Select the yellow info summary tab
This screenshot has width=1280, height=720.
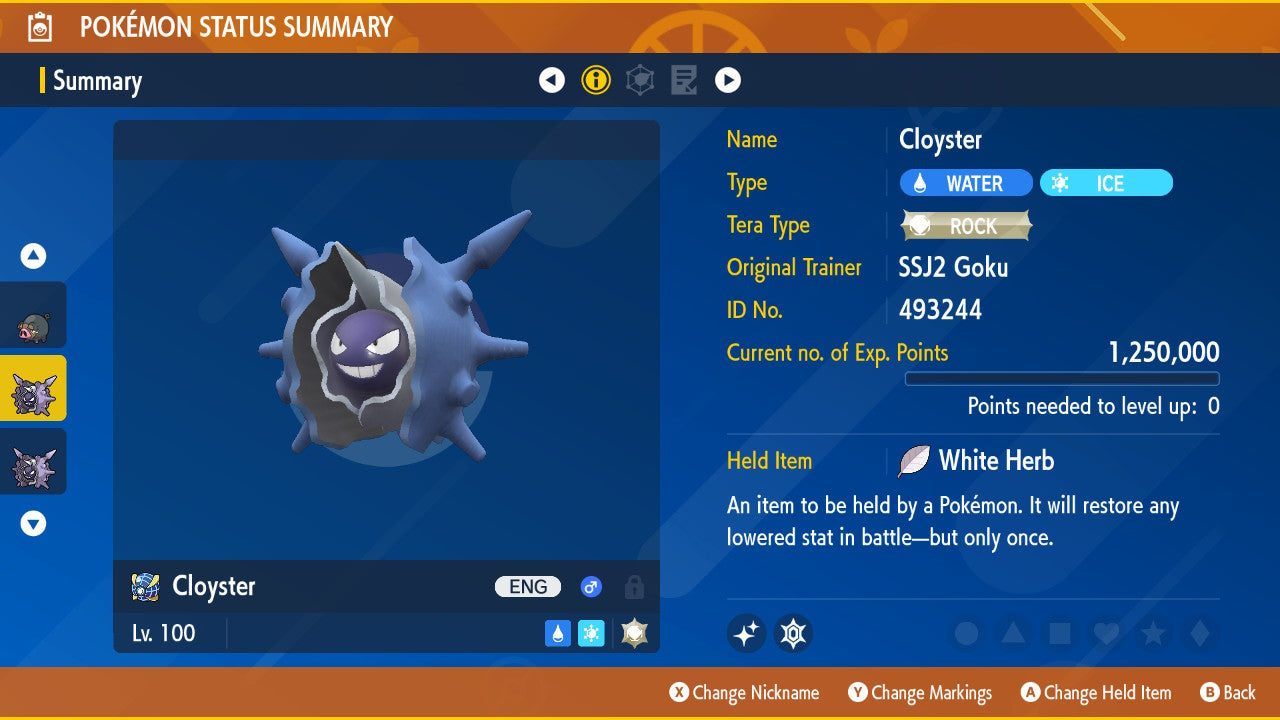(596, 80)
